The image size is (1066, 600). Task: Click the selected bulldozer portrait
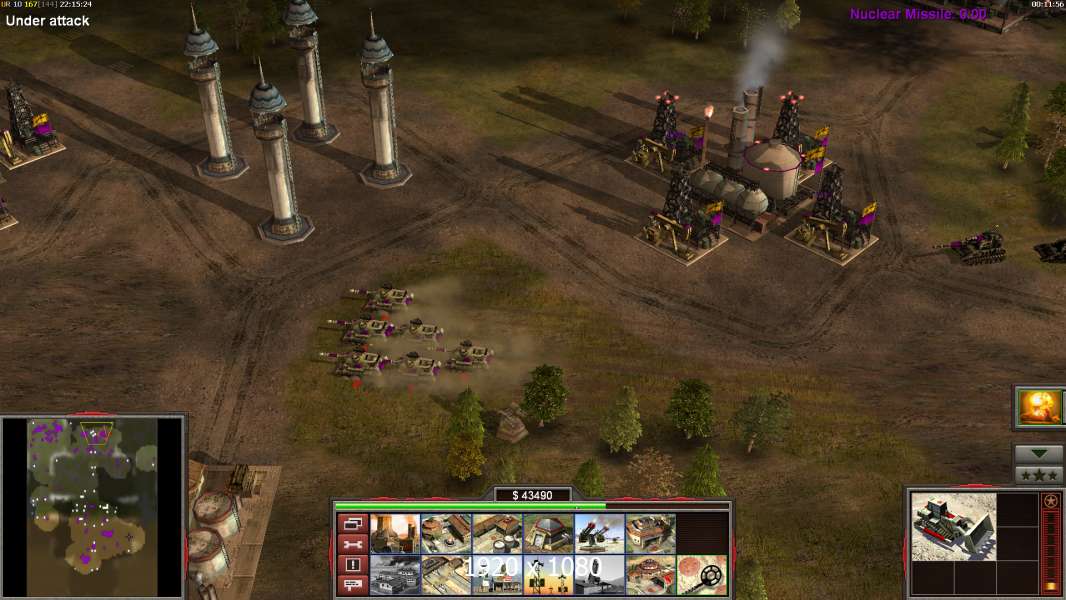click(x=954, y=525)
